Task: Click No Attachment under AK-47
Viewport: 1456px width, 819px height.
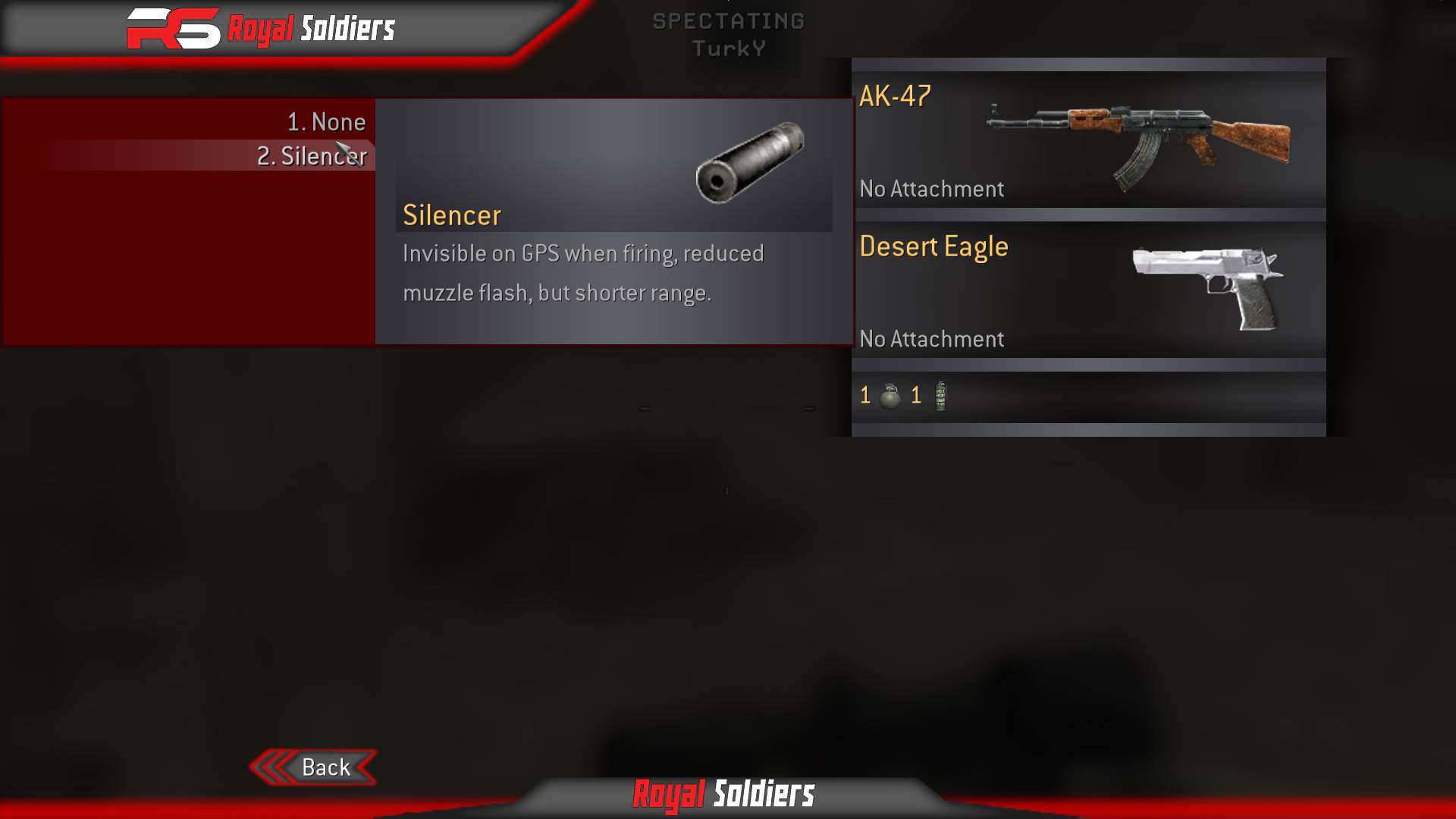Action: [931, 189]
